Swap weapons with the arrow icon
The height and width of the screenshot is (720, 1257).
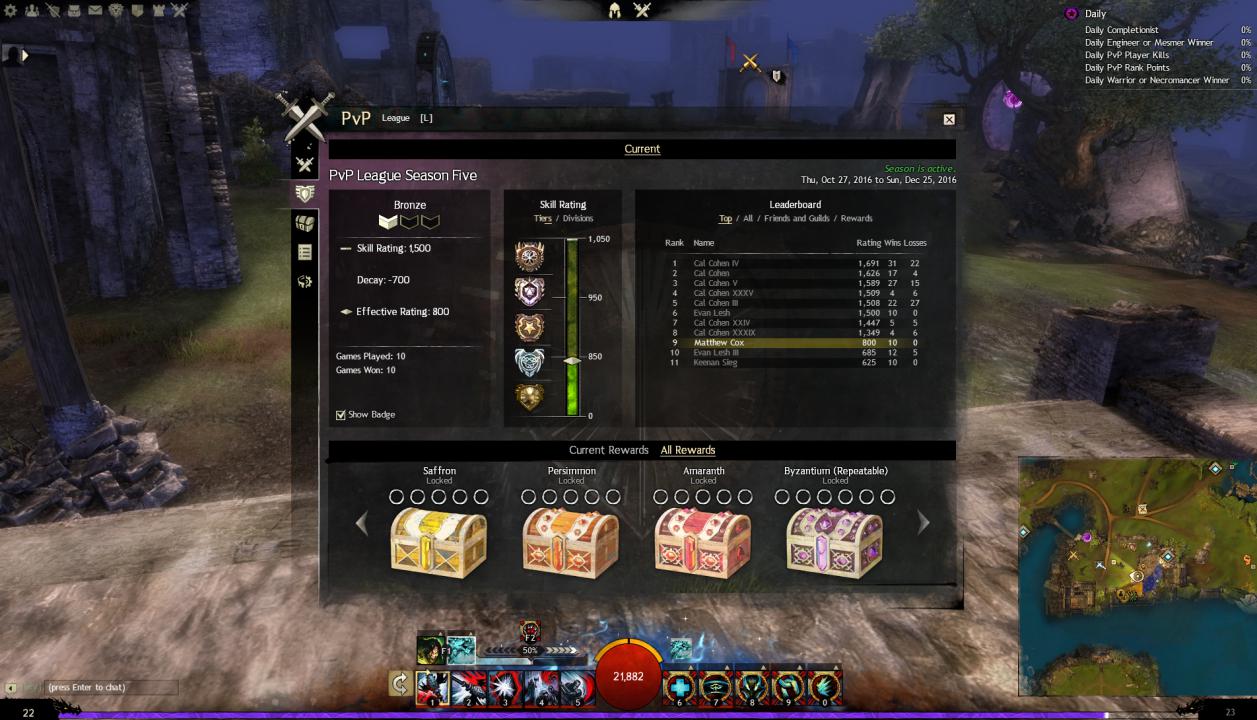tap(400, 685)
